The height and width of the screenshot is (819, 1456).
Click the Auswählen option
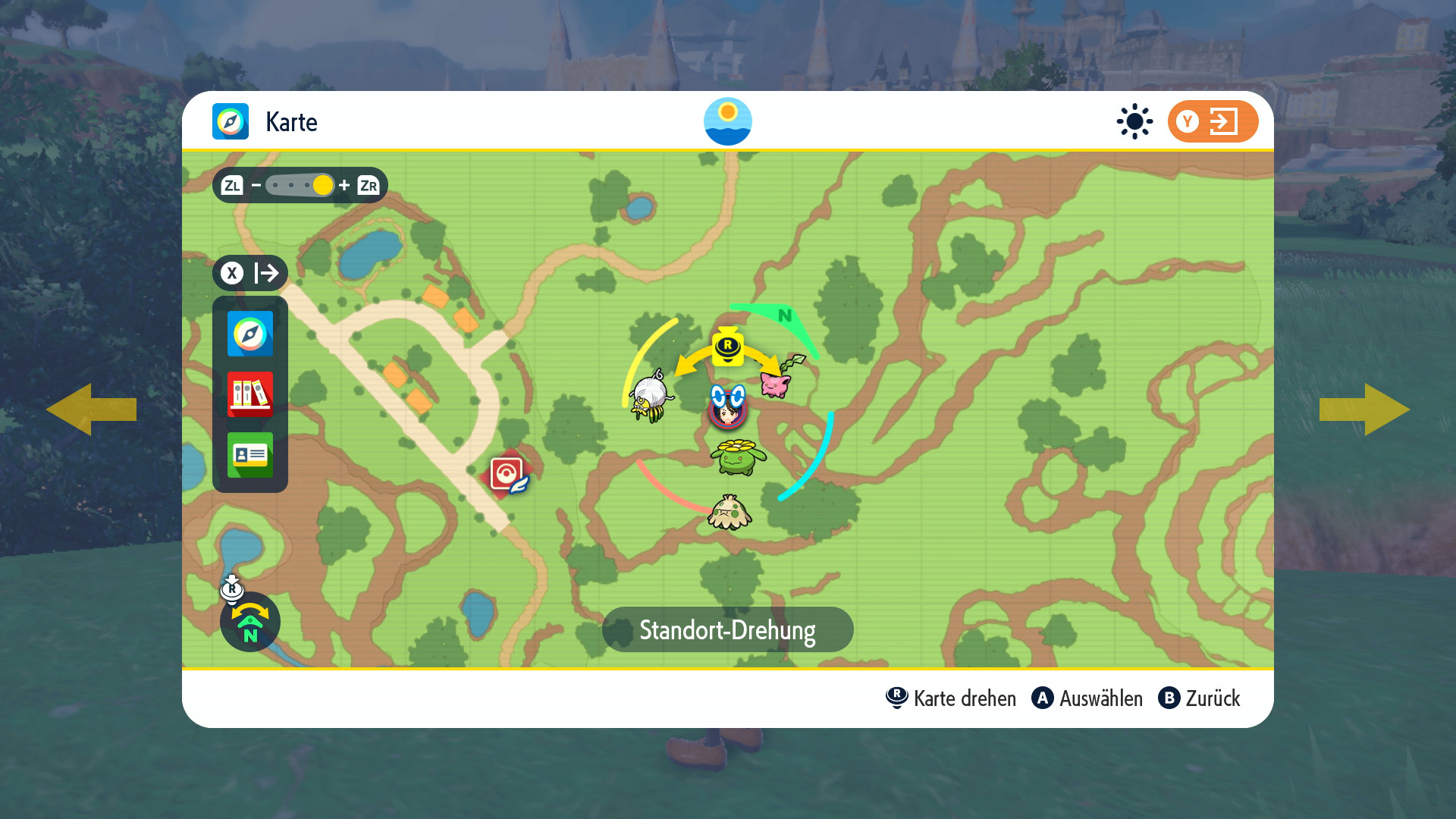click(x=1087, y=698)
